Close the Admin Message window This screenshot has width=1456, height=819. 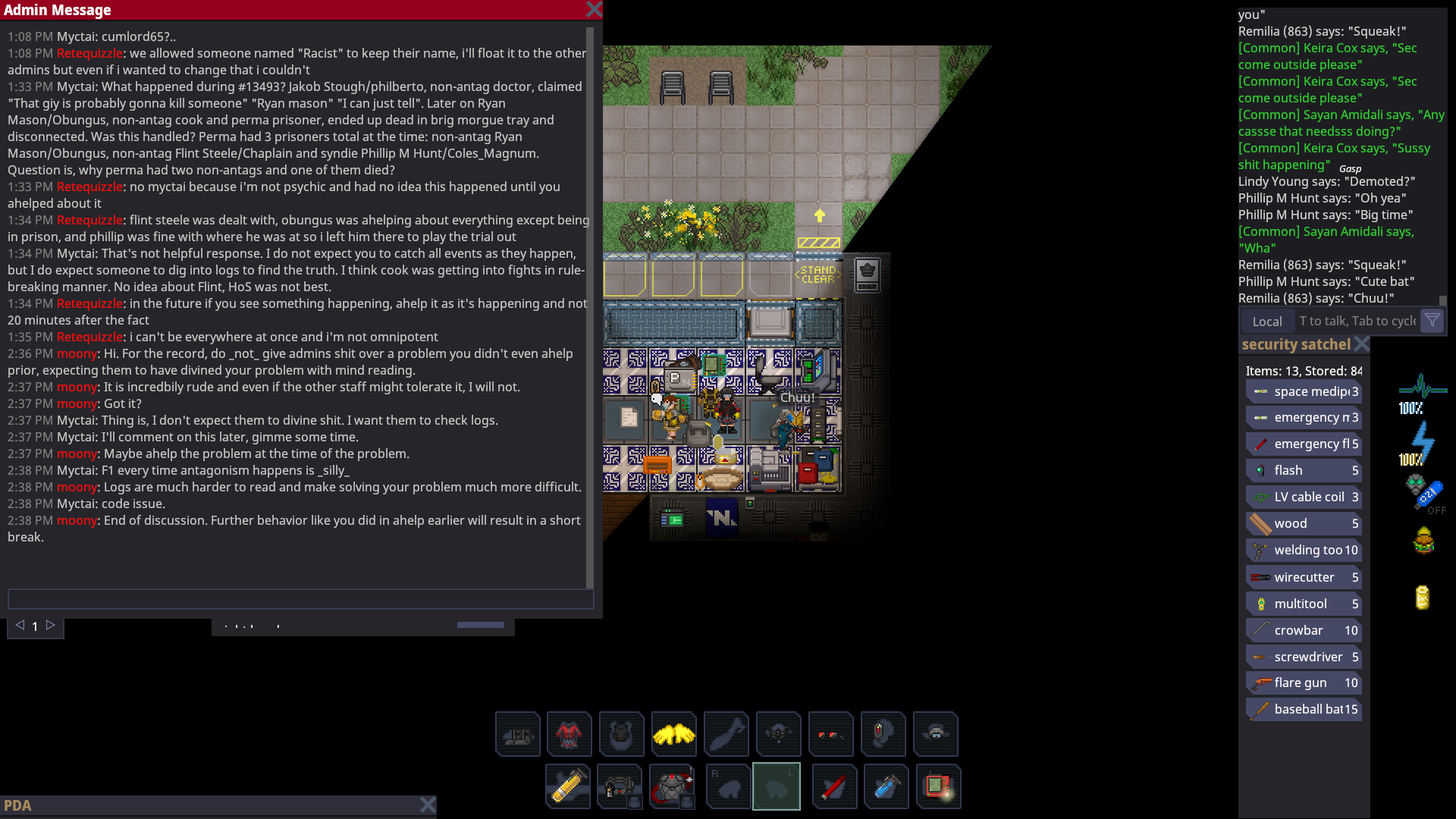pos(594,10)
